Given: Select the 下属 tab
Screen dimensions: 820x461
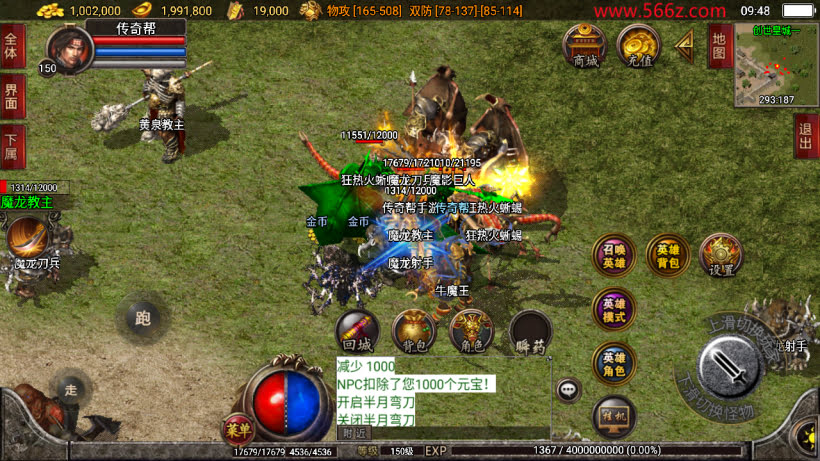Looking at the screenshot, I should 12,145.
